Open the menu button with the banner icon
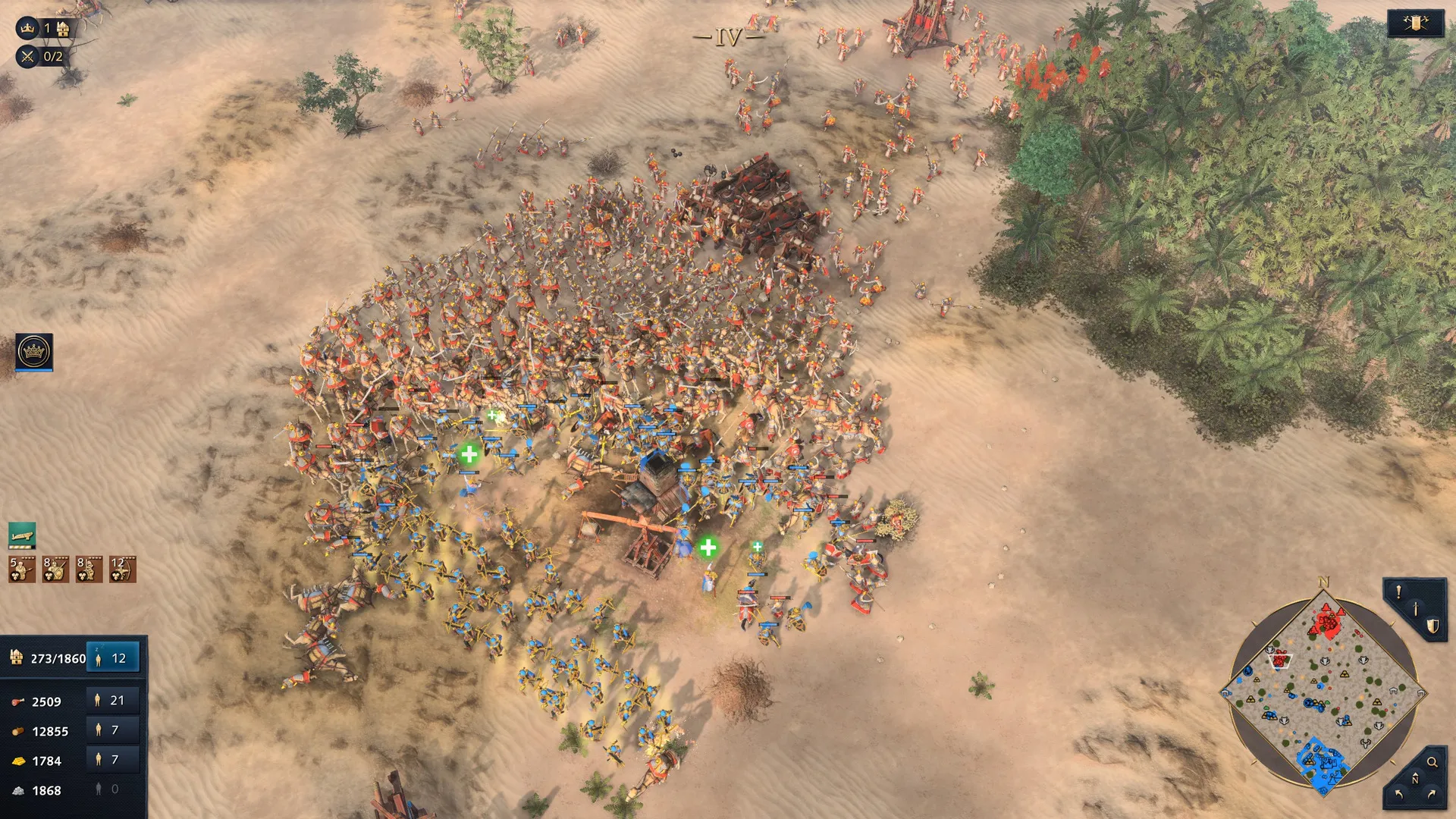The height and width of the screenshot is (819, 1456). (x=1415, y=24)
